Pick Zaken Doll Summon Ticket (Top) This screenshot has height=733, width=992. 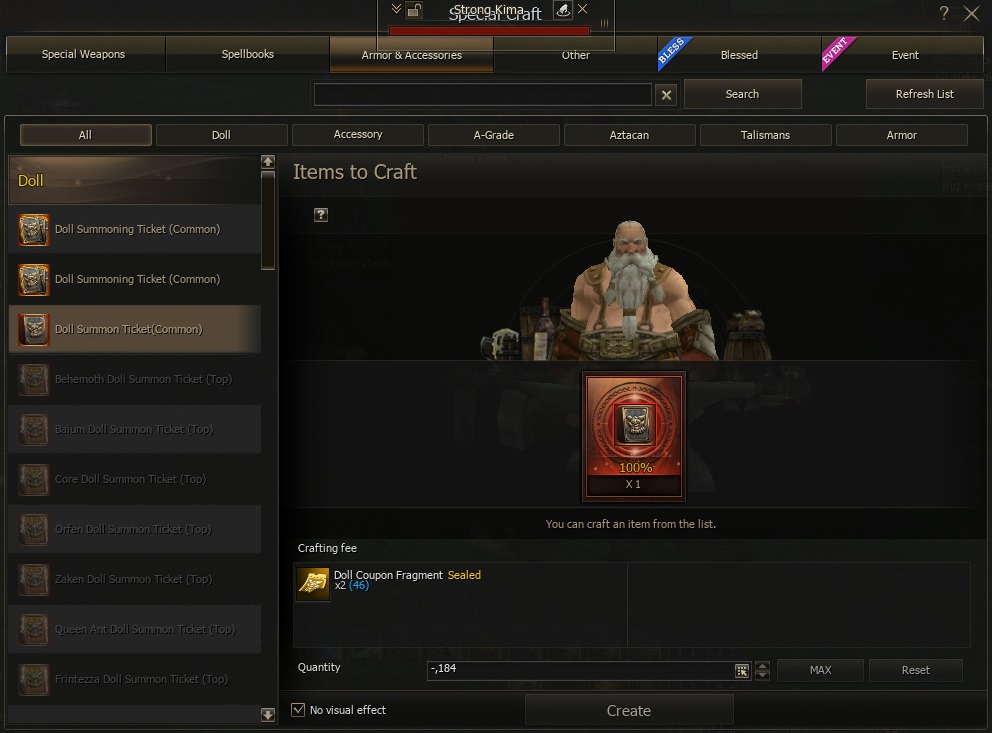point(134,579)
